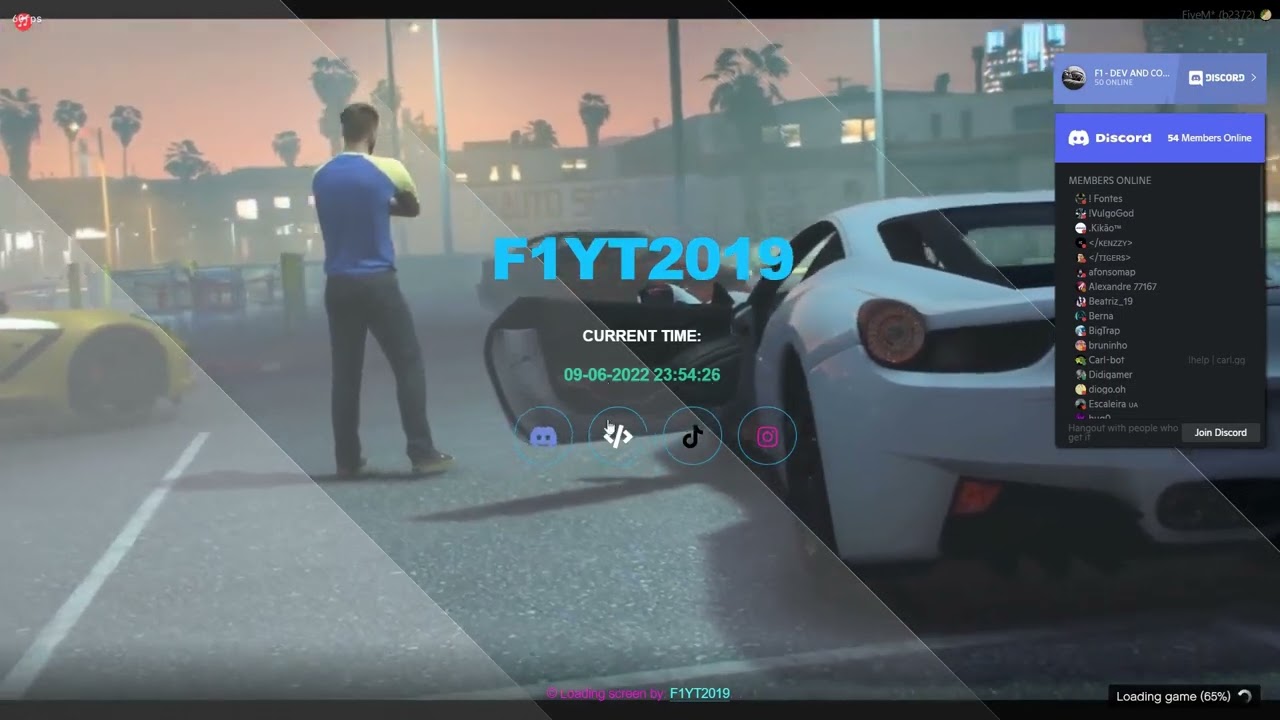
Task: Click the music note icon
Action: point(23,21)
